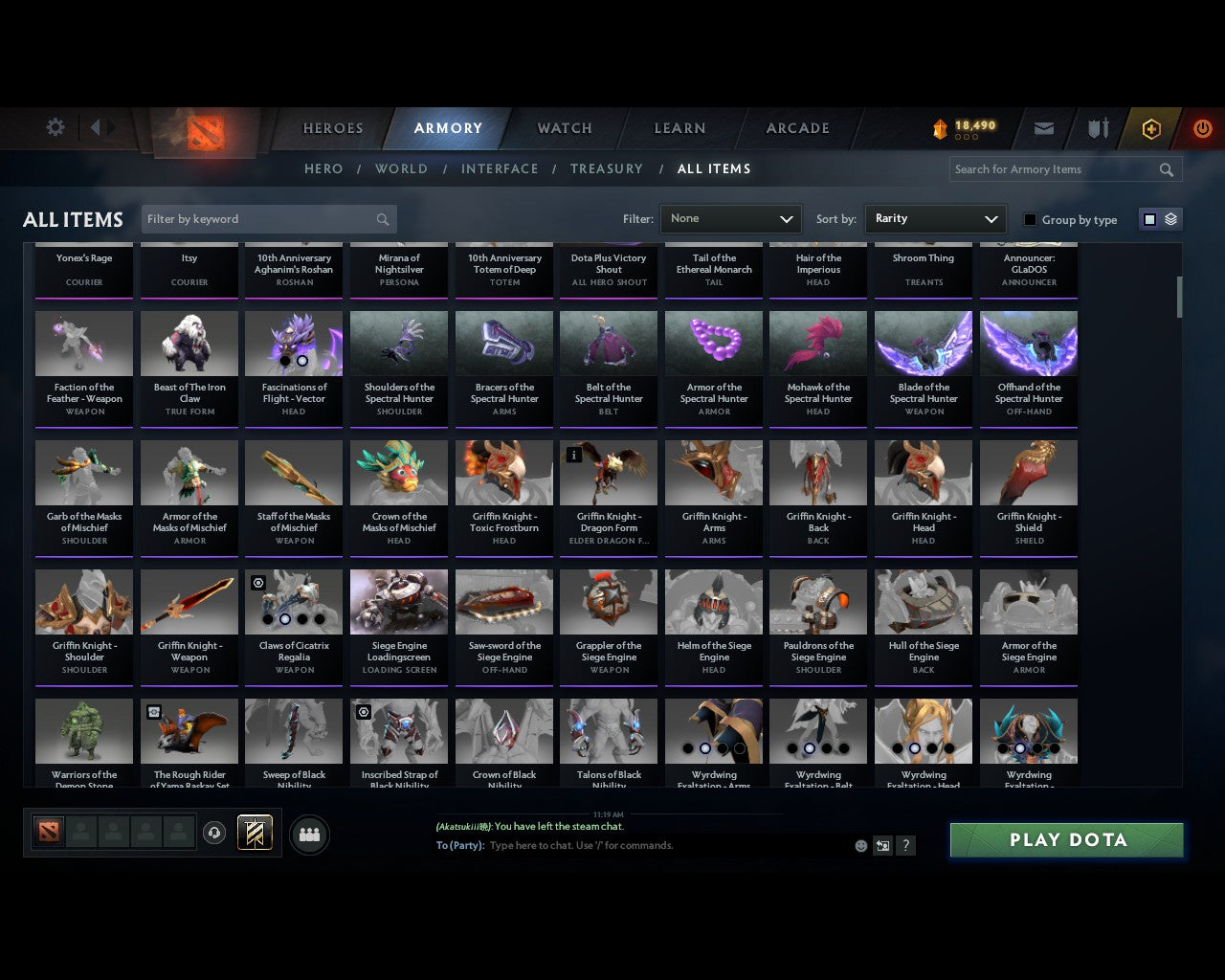Open the TREASURY section
This screenshot has width=1225, height=980.
(606, 168)
